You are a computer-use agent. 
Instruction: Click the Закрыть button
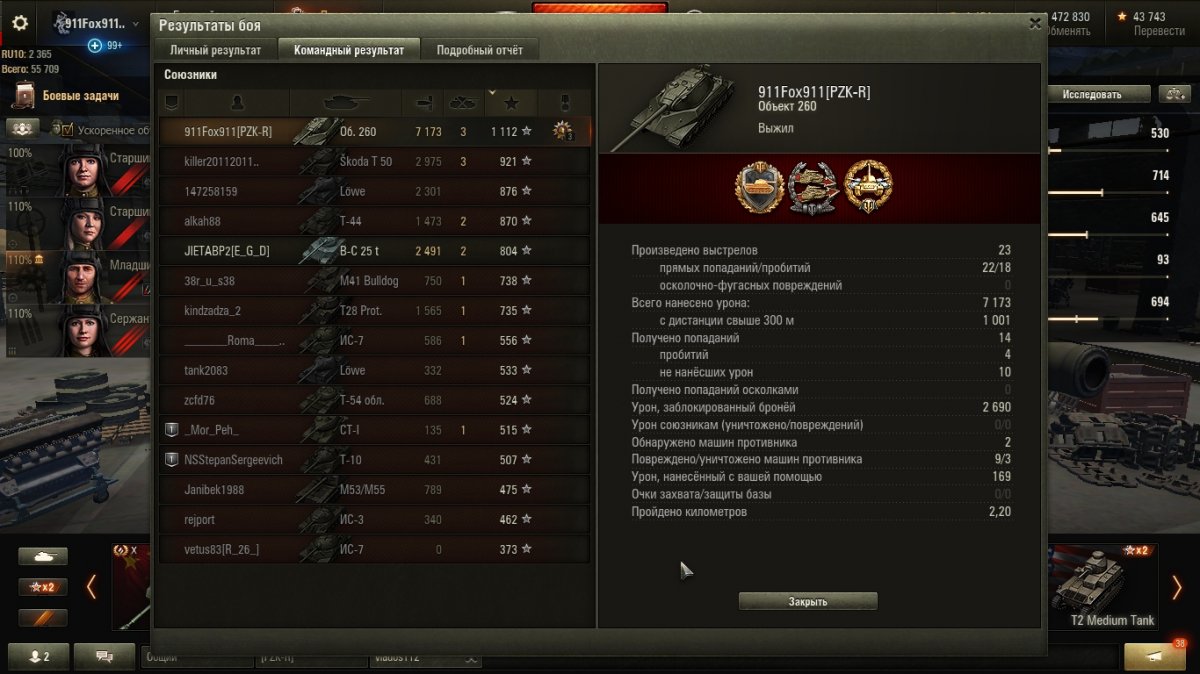pyautogui.click(x=808, y=602)
